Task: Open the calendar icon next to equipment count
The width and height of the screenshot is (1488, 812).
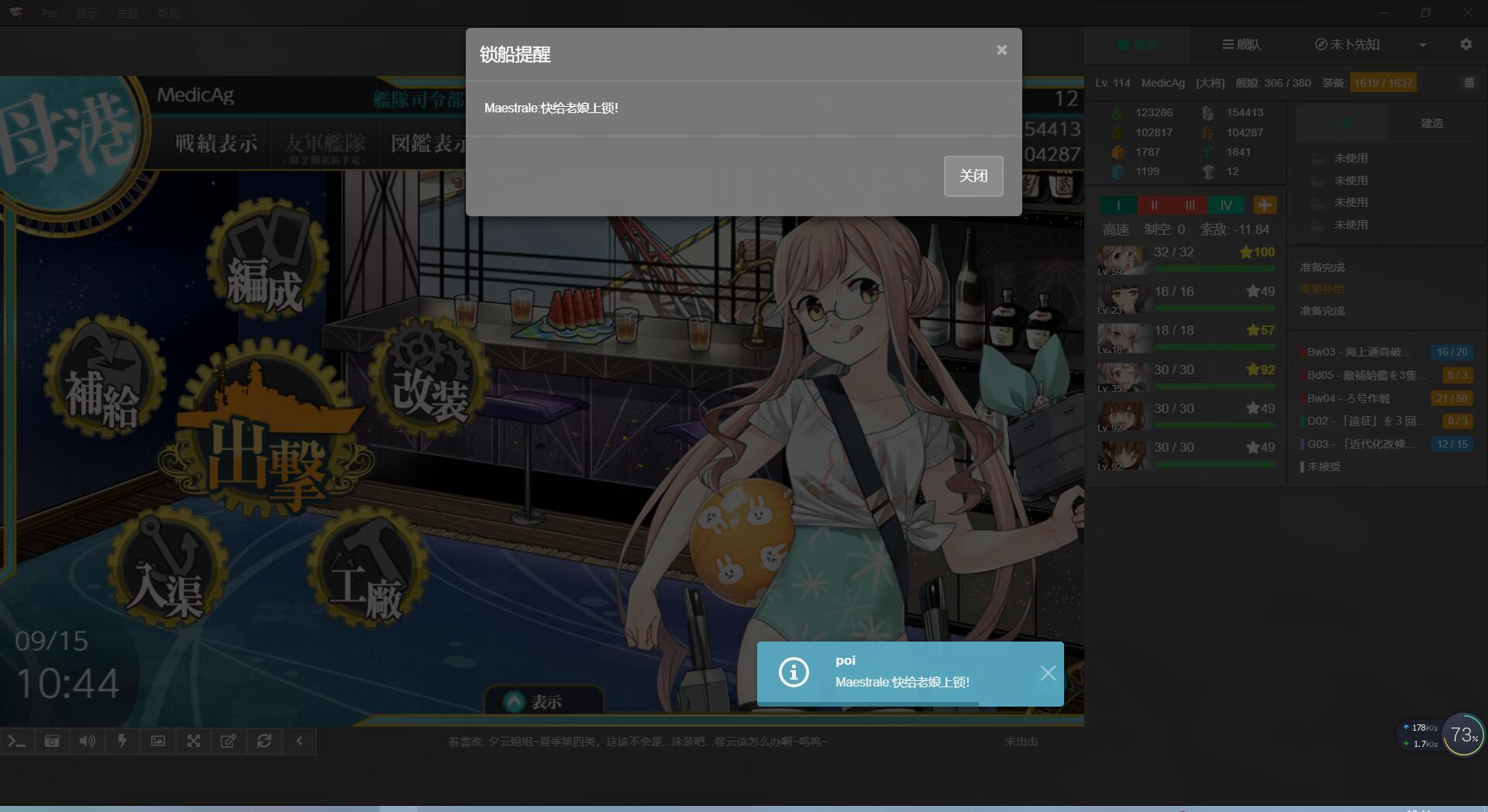Action: coord(1470,83)
